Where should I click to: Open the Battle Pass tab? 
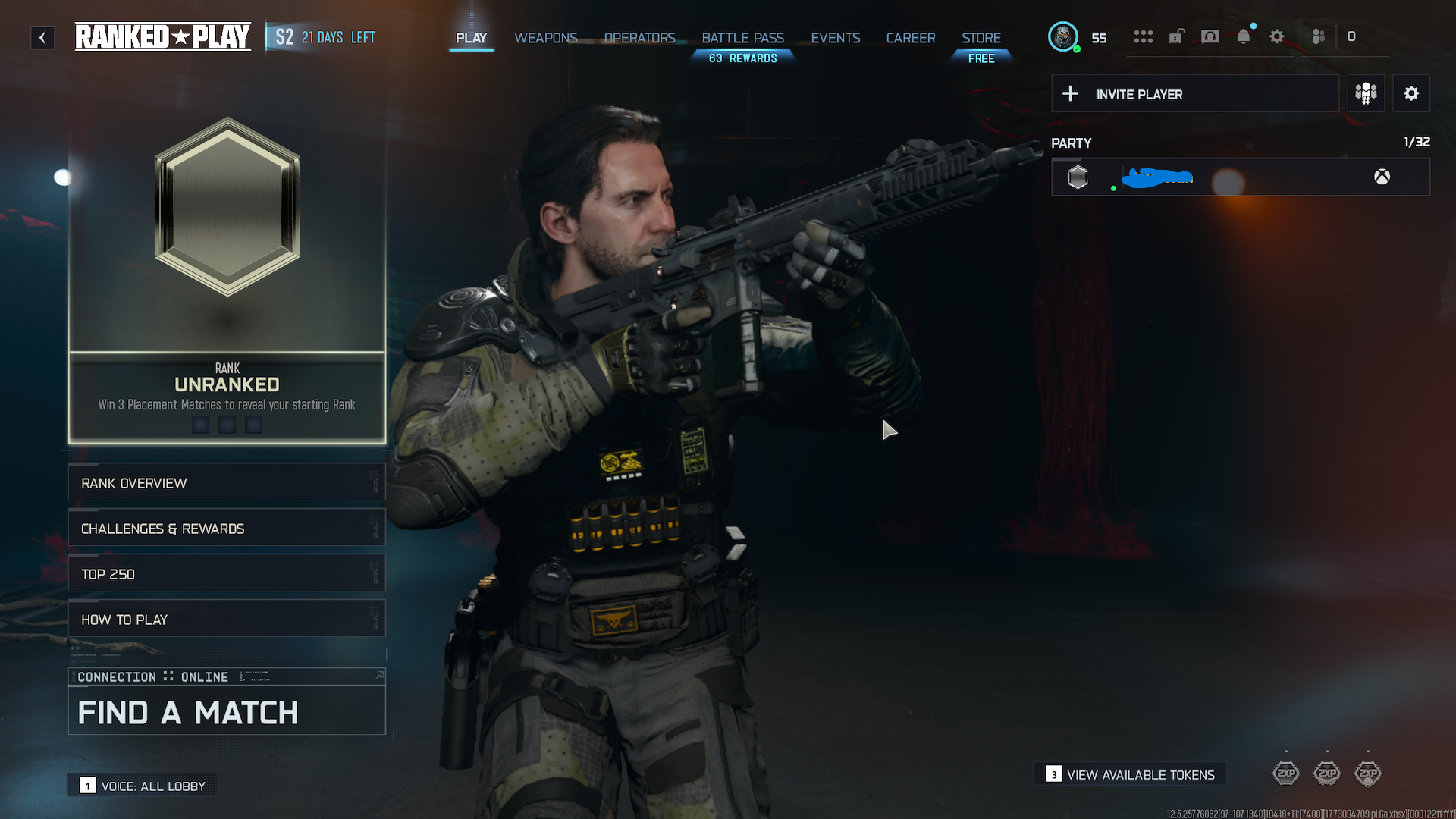click(x=742, y=37)
